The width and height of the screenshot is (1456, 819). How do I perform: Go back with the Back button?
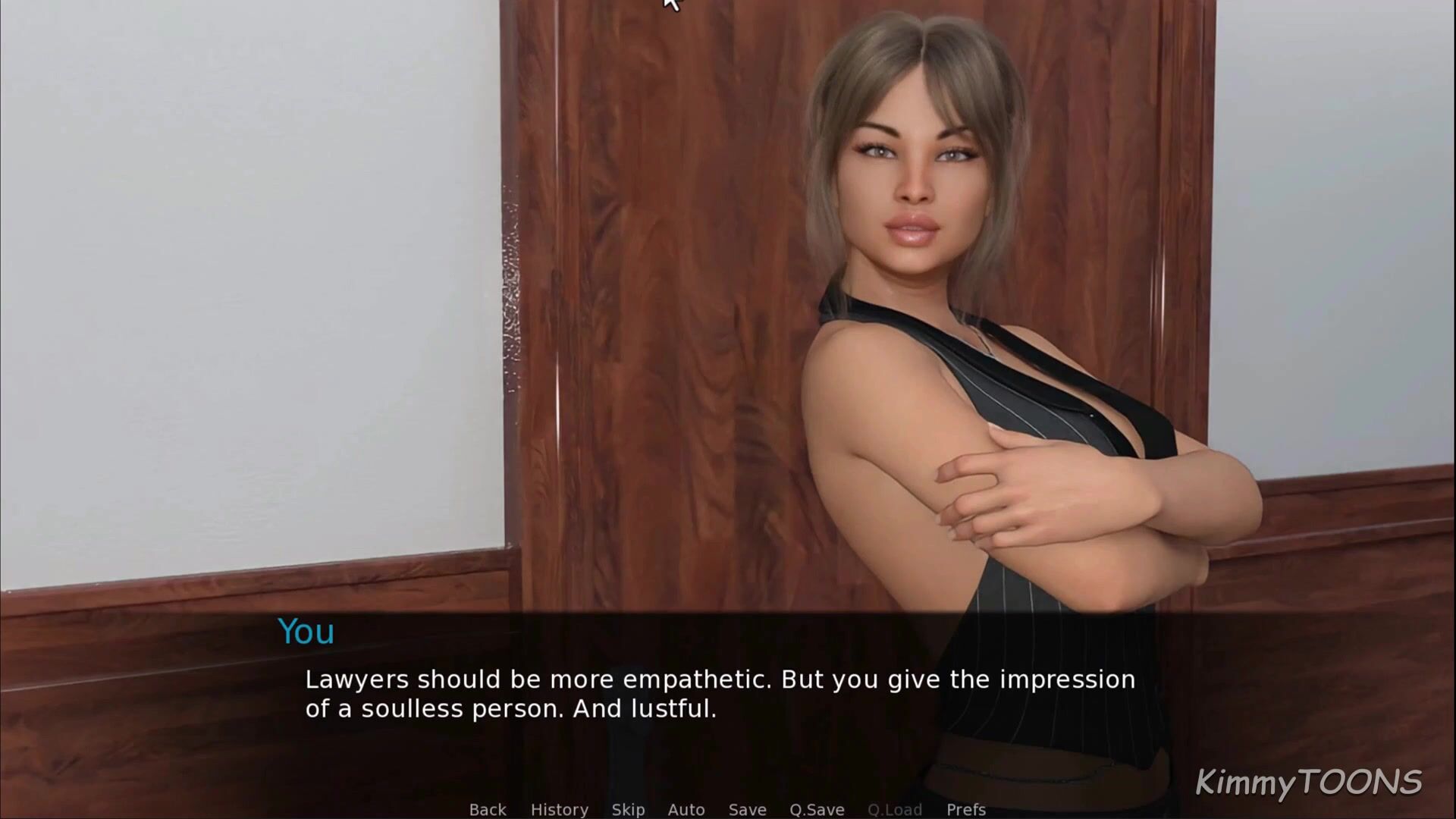[x=488, y=809]
